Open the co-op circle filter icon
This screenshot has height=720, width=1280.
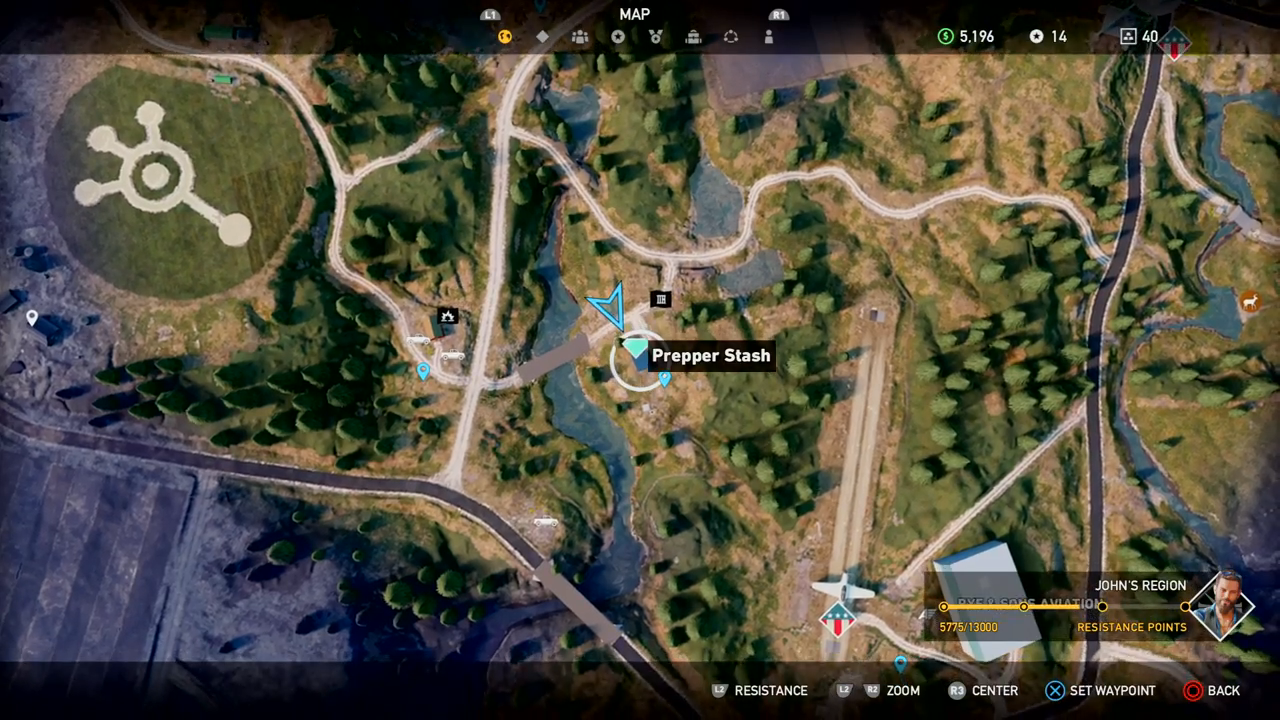click(x=731, y=36)
